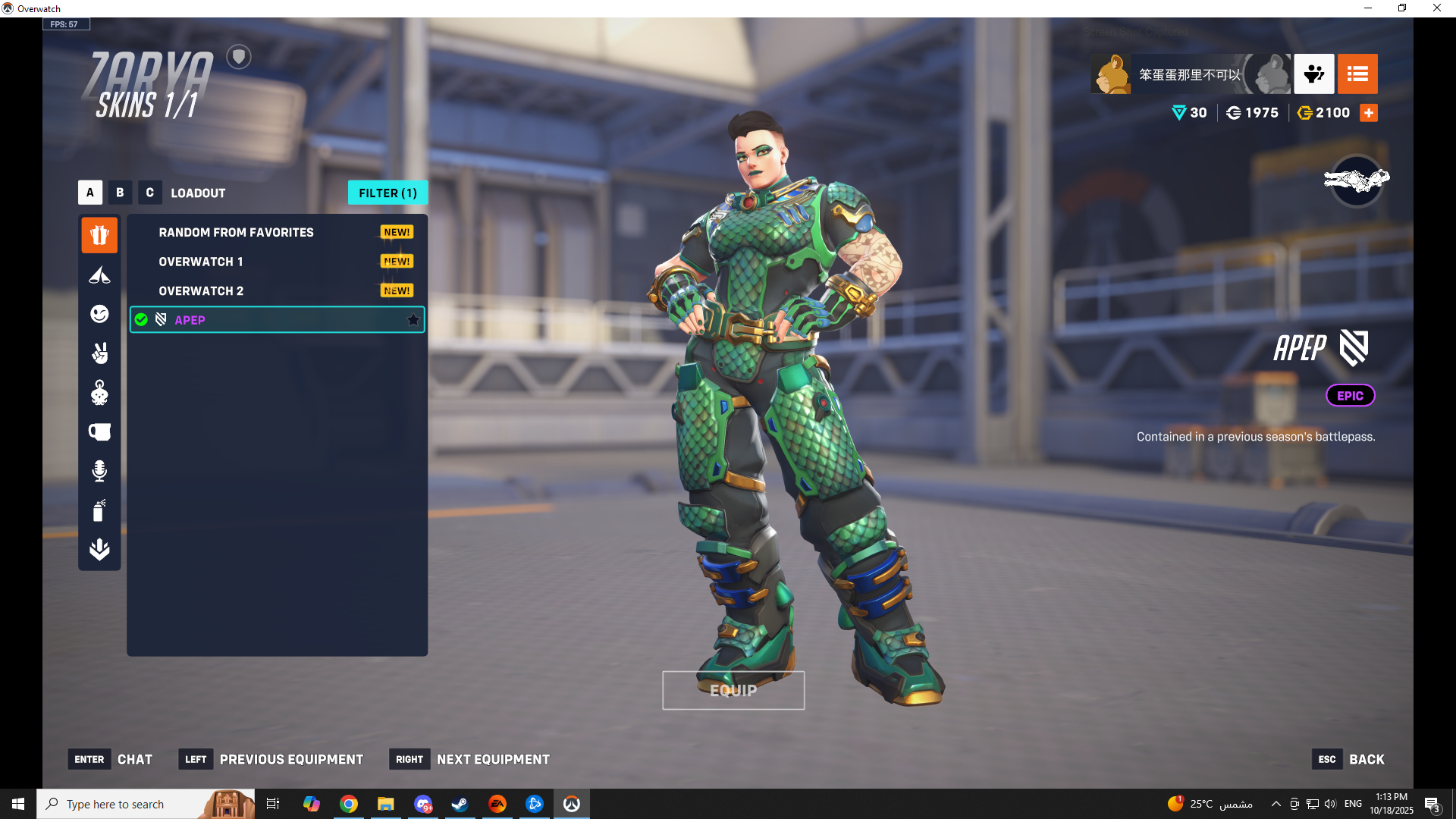Open the emotes smiley face category
Image resolution: width=1456 pixels, height=819 pixels.
(x=99, y=314)
